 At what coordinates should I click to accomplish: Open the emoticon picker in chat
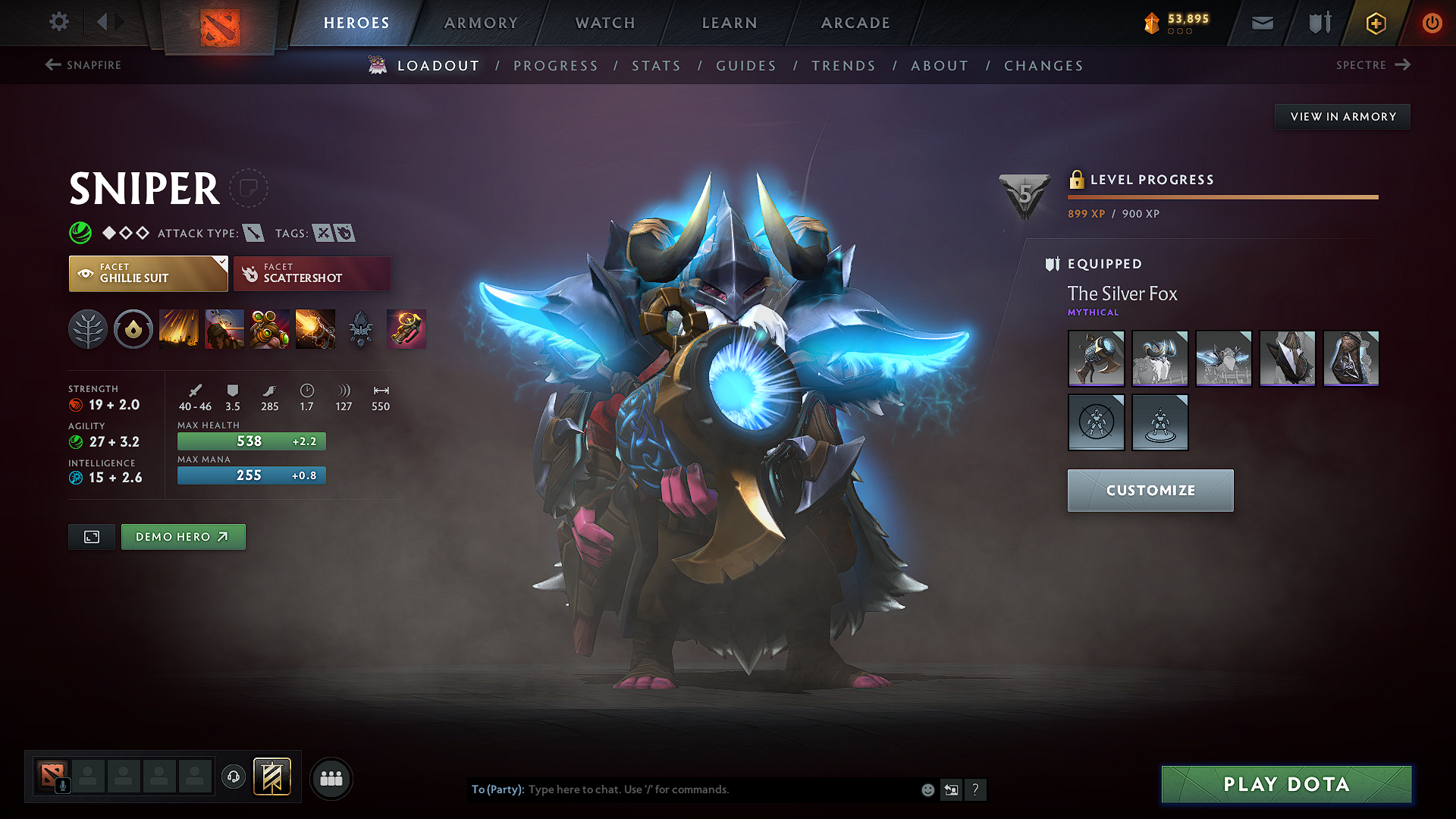pyautogui.click(x=927, y=789)
